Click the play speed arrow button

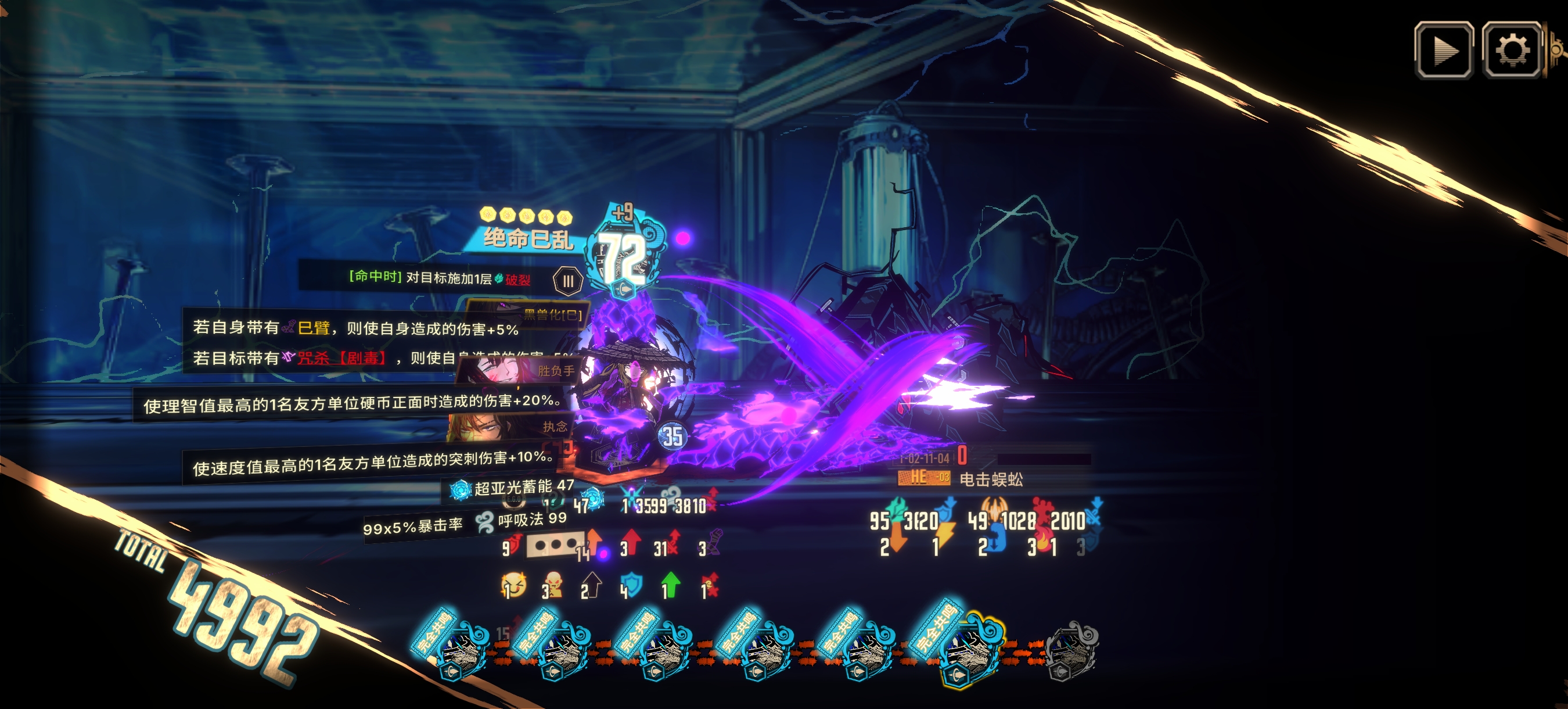[1443, 50]
